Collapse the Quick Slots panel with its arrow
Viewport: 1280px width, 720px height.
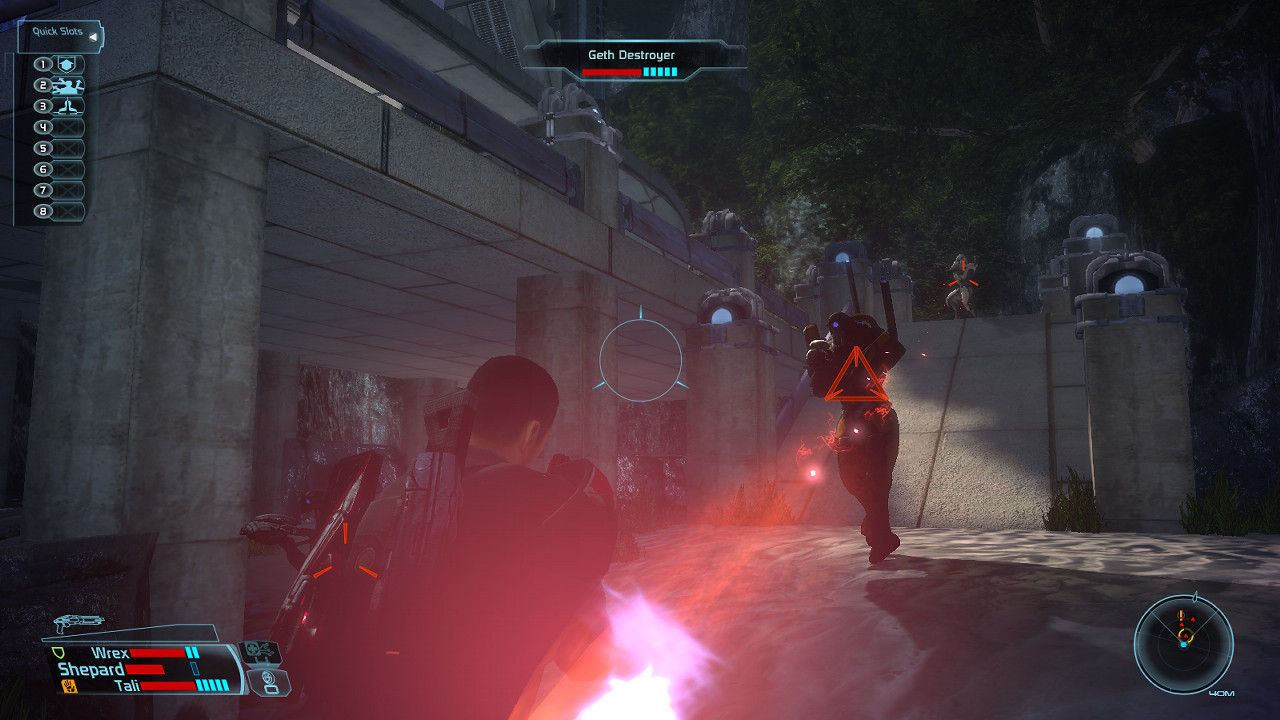tap(93, 37)
